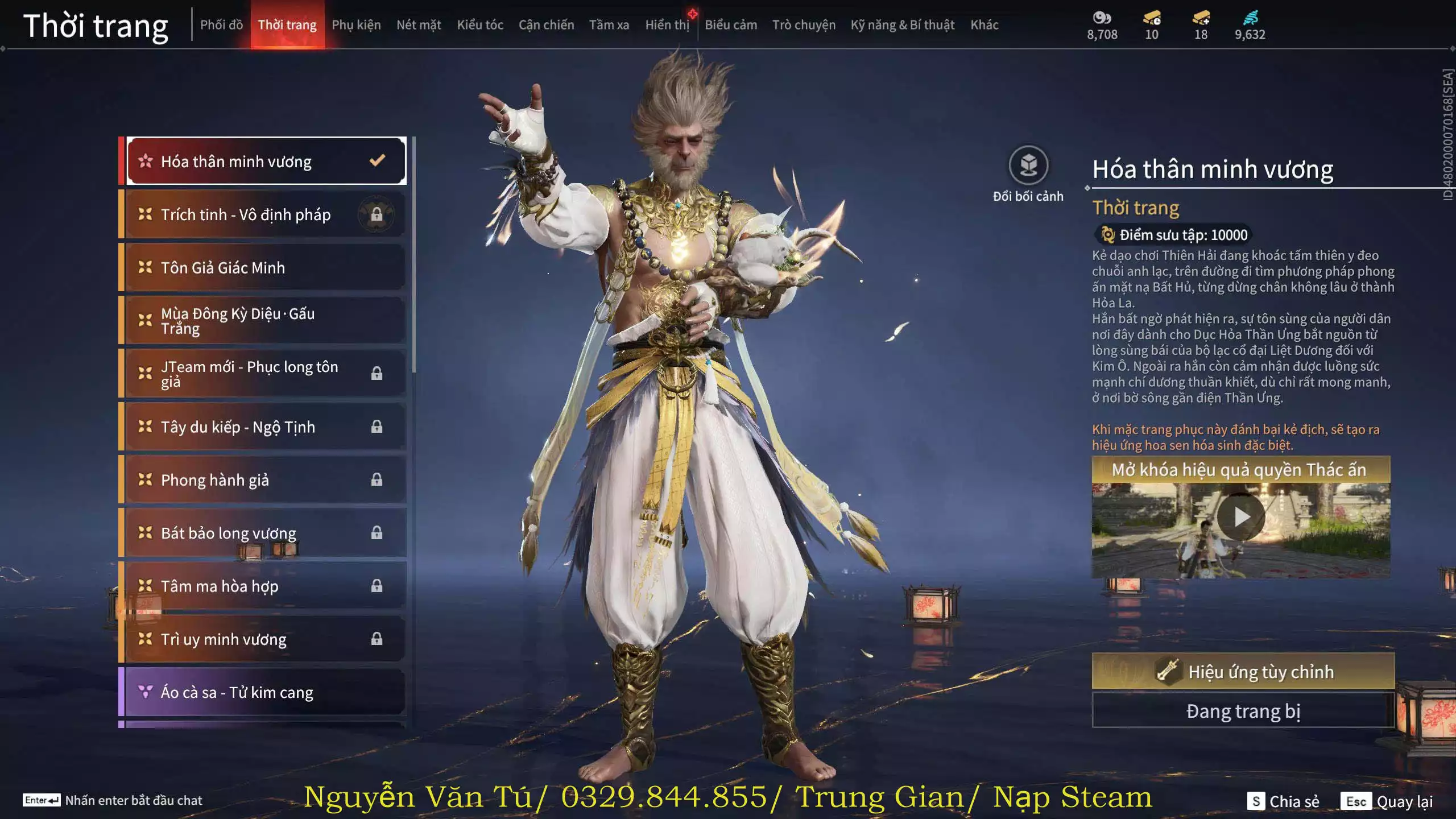This screenshot has width=1456, height=819.
Task: Choose the Hóa thân minh vương outfit
Action: tap(265, 162)
